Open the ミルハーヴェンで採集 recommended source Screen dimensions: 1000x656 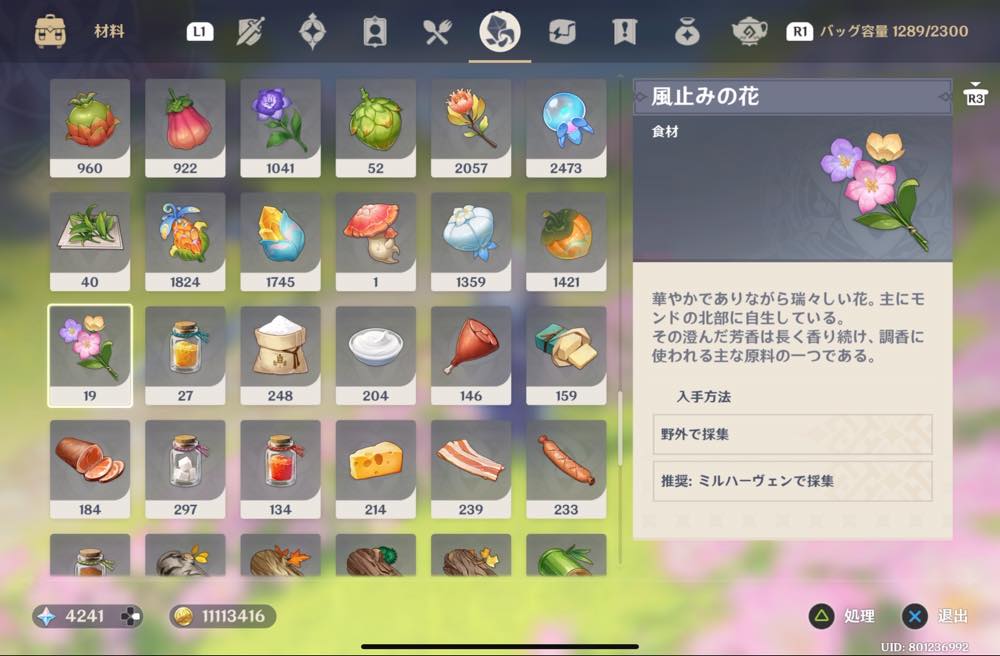[x=792, y=481]
